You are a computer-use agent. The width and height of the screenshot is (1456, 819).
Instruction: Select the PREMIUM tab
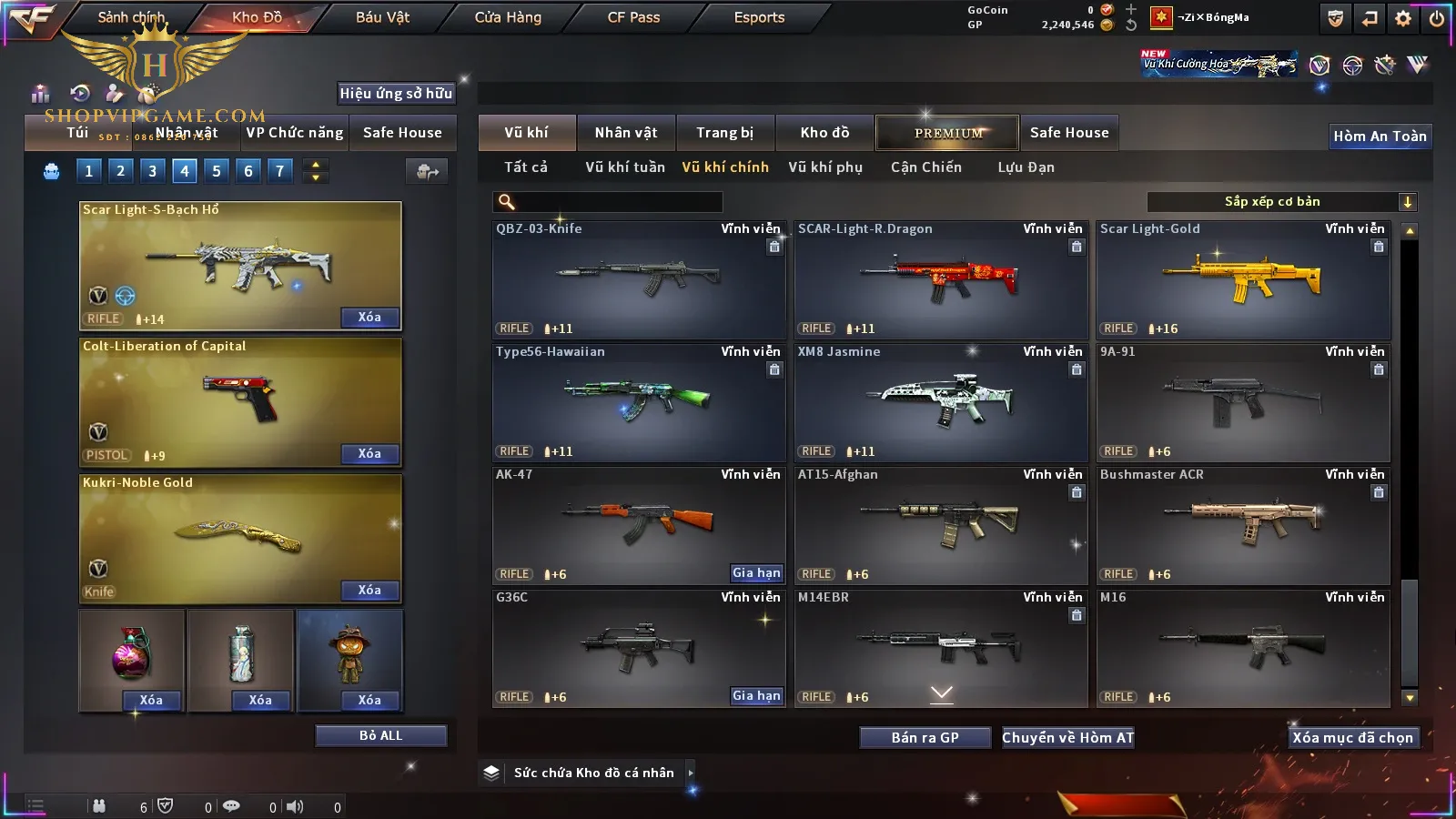(x=948, y=133)
